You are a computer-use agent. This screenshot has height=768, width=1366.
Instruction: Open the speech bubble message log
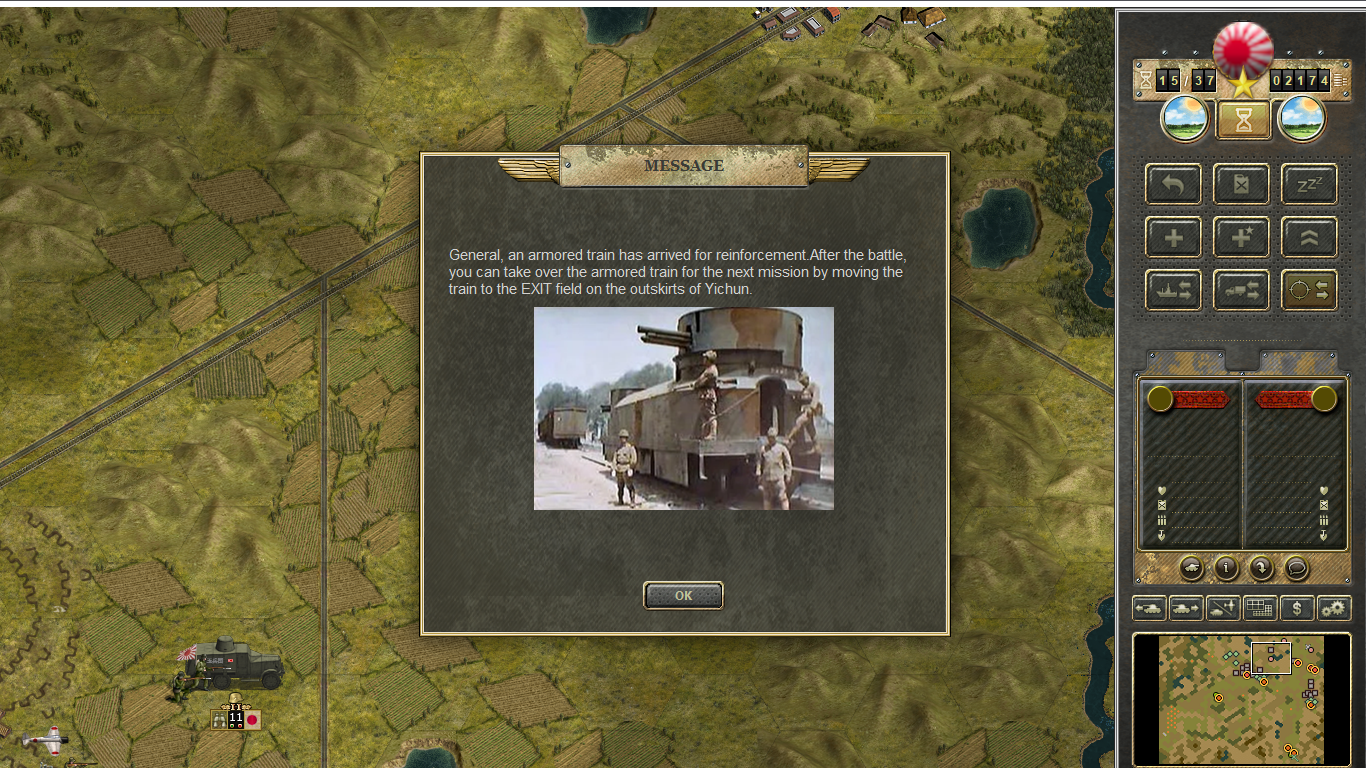coord(1296,568)
